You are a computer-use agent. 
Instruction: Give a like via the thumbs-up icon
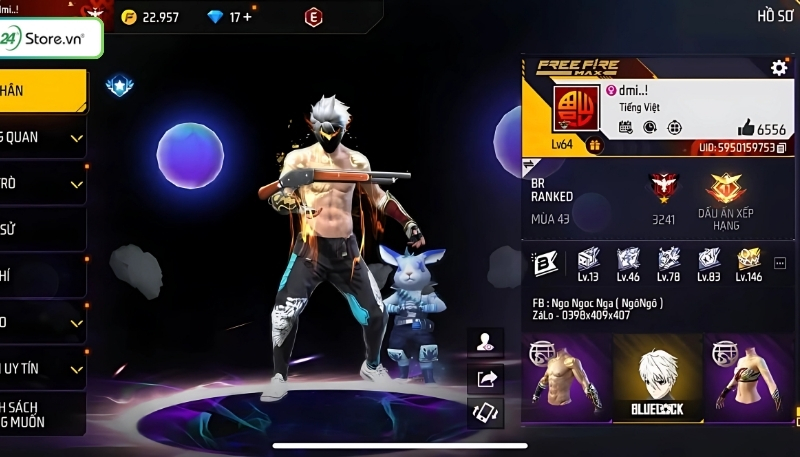(x=745, y=128)
